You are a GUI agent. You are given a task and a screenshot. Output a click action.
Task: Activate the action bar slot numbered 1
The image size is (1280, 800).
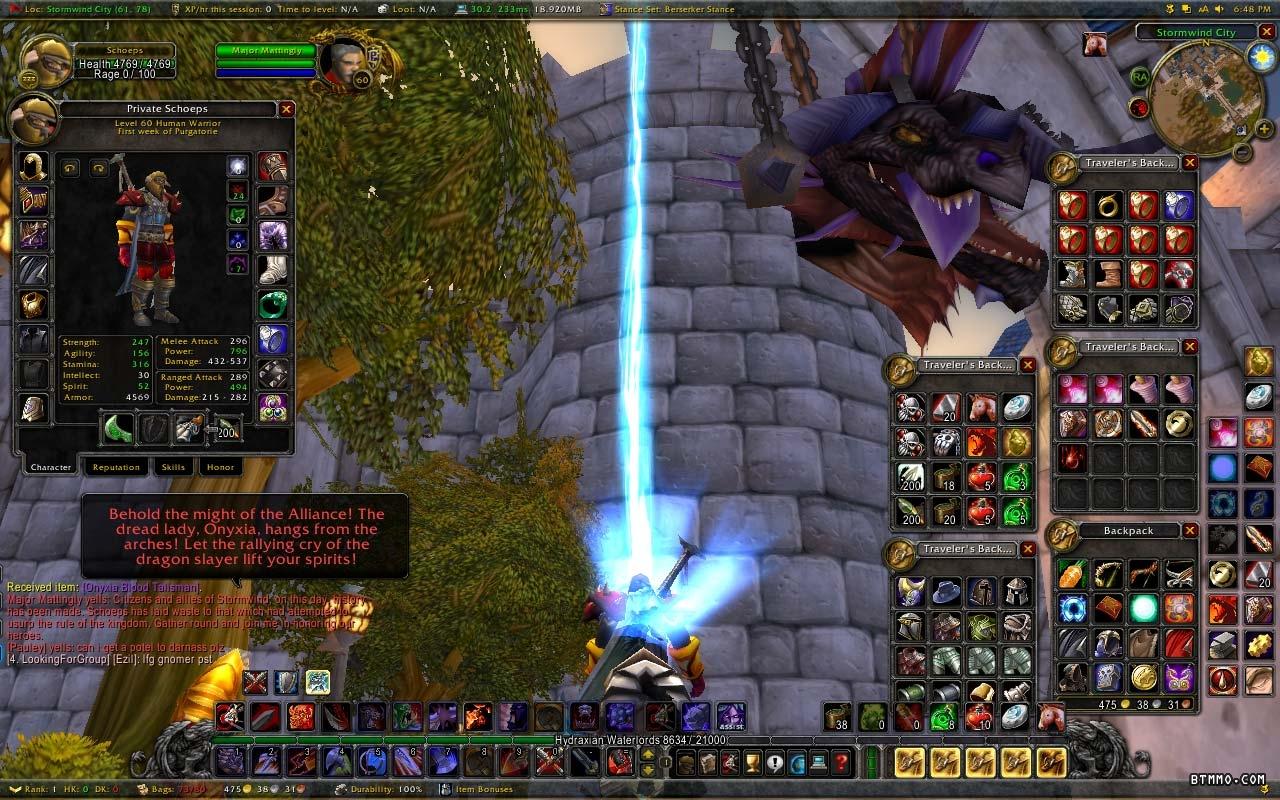(232, 762)
